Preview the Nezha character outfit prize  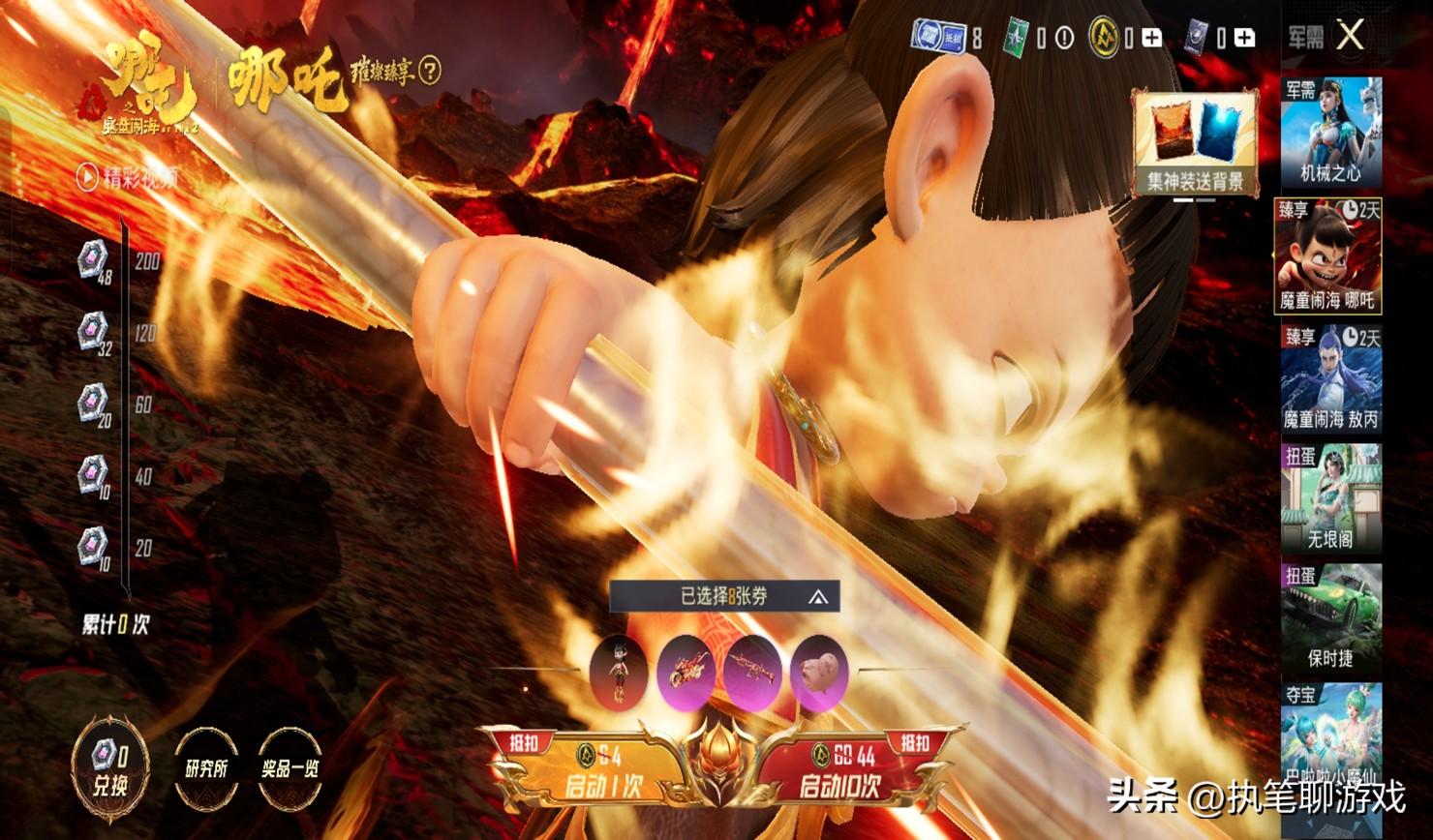click(x=618, y=671)
